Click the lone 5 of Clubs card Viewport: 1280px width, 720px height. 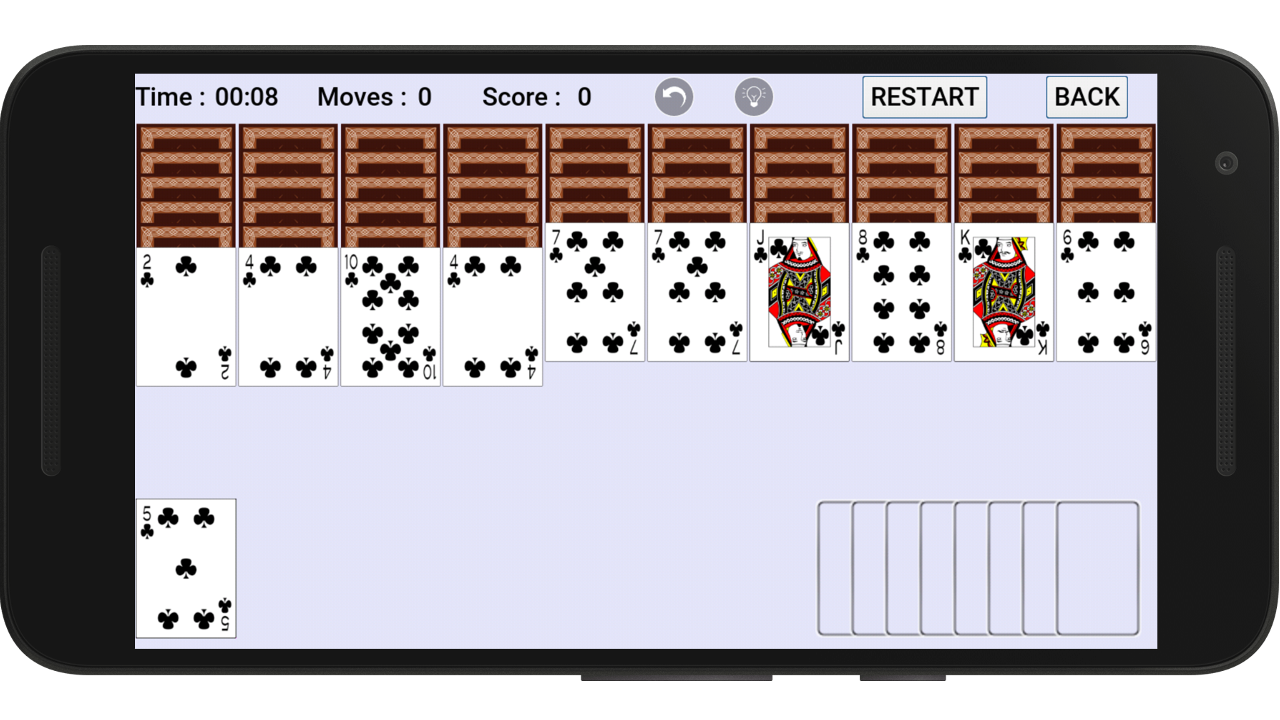[185, 568]
